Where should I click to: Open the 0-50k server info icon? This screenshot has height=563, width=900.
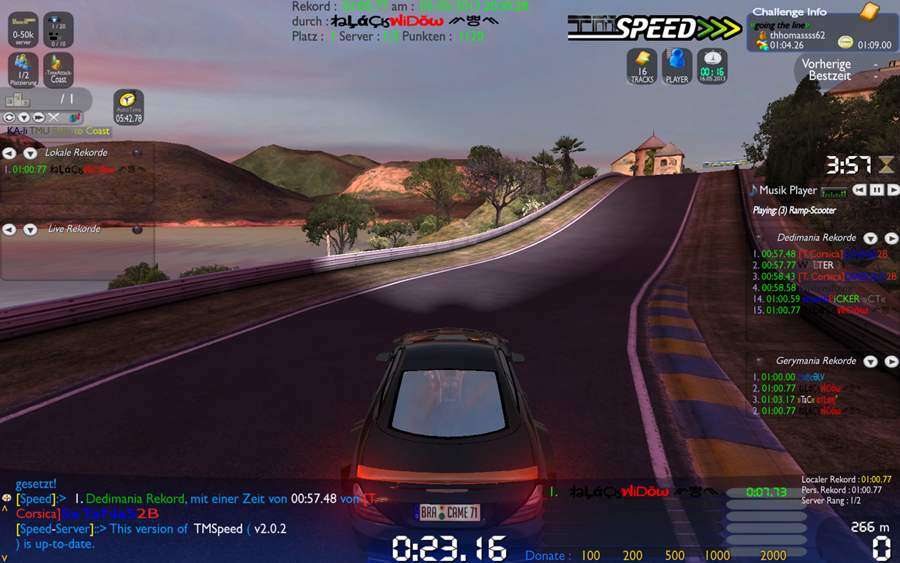pos(23,29)
